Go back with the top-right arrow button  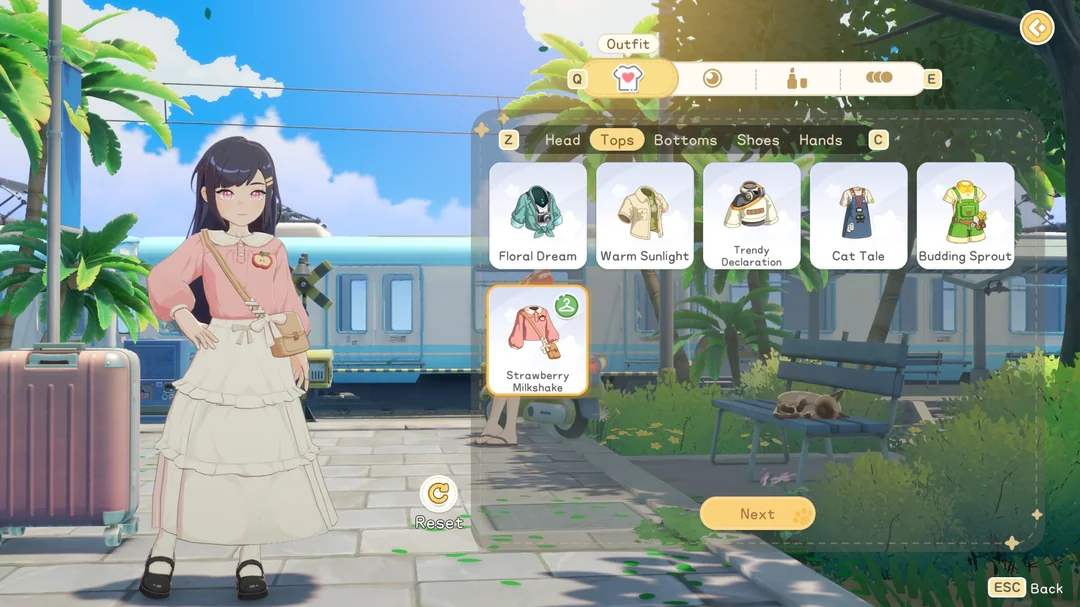pos(1037,27)
